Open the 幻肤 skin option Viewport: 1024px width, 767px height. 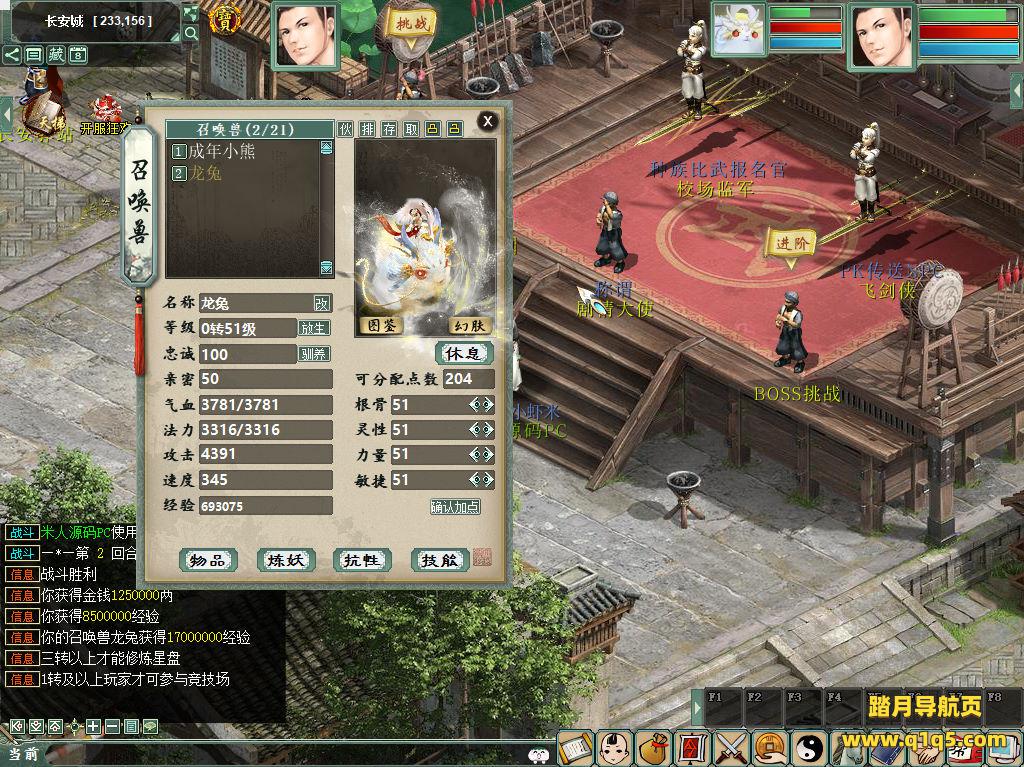tap(468, 325)
